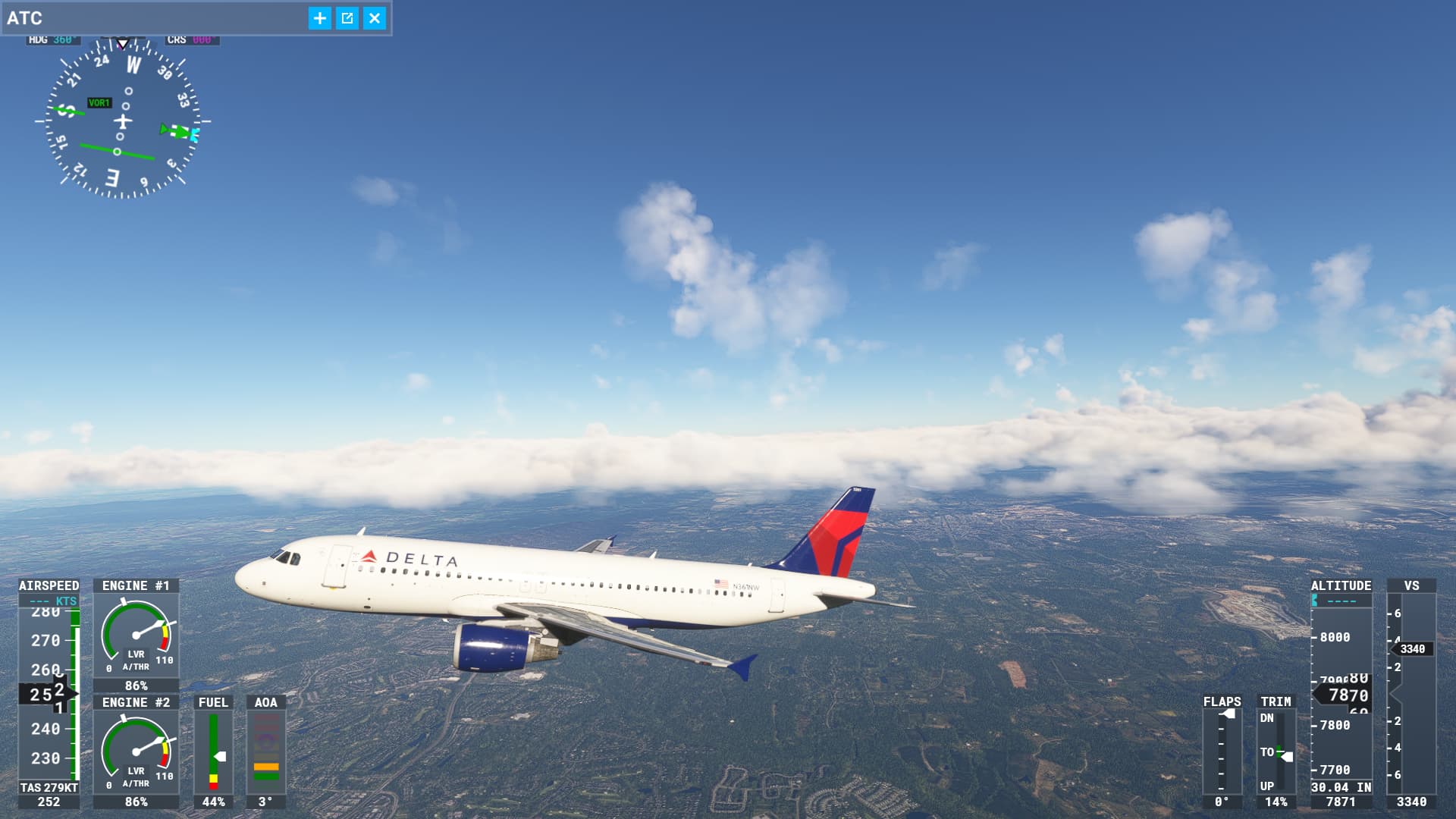Viewport: 1456px width, 819px height.
Task: Close the ATC panel
Action: pyautogui.click(x=375, y=18)
